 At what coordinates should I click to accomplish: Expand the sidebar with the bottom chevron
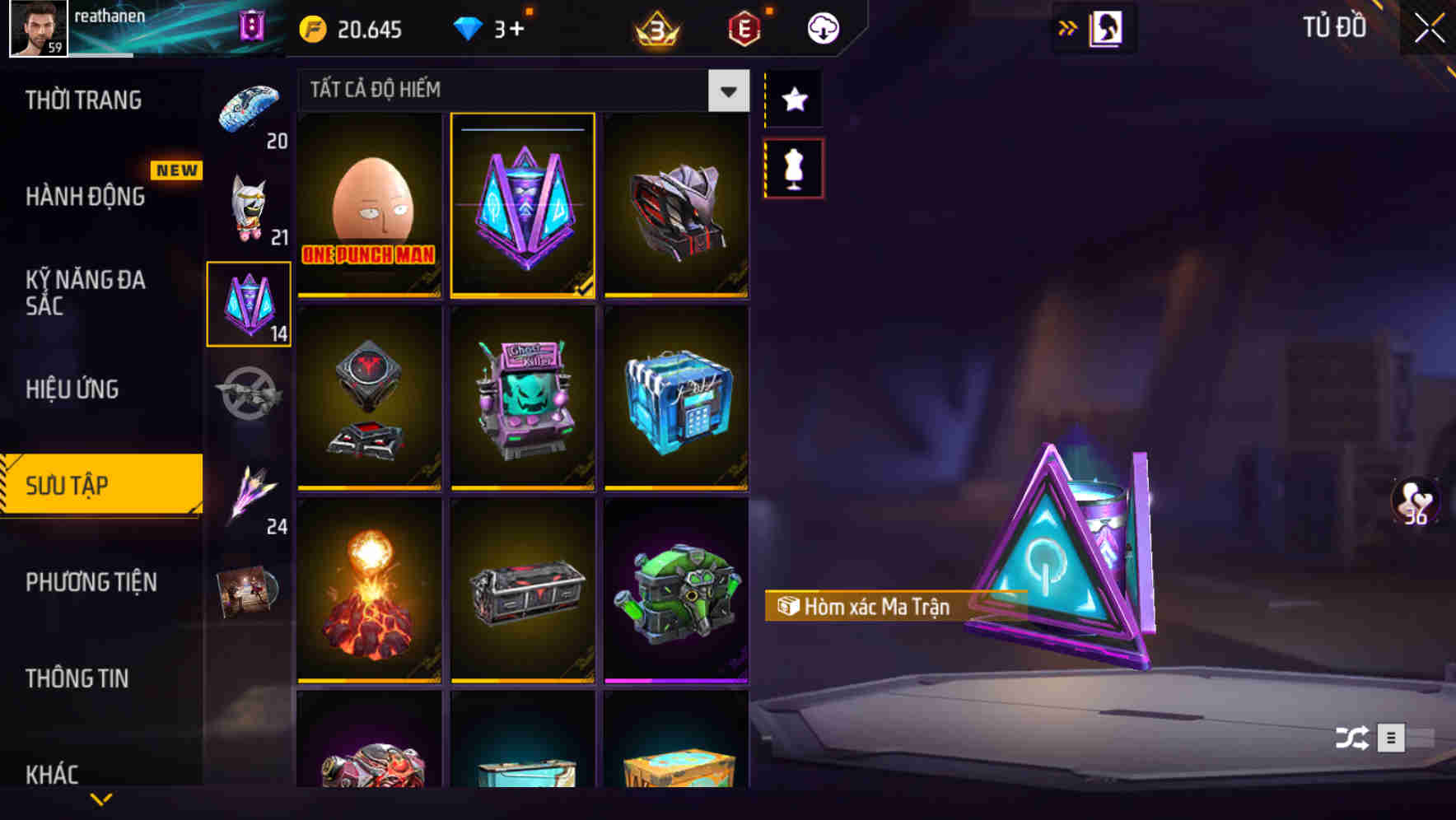point(101,799)
